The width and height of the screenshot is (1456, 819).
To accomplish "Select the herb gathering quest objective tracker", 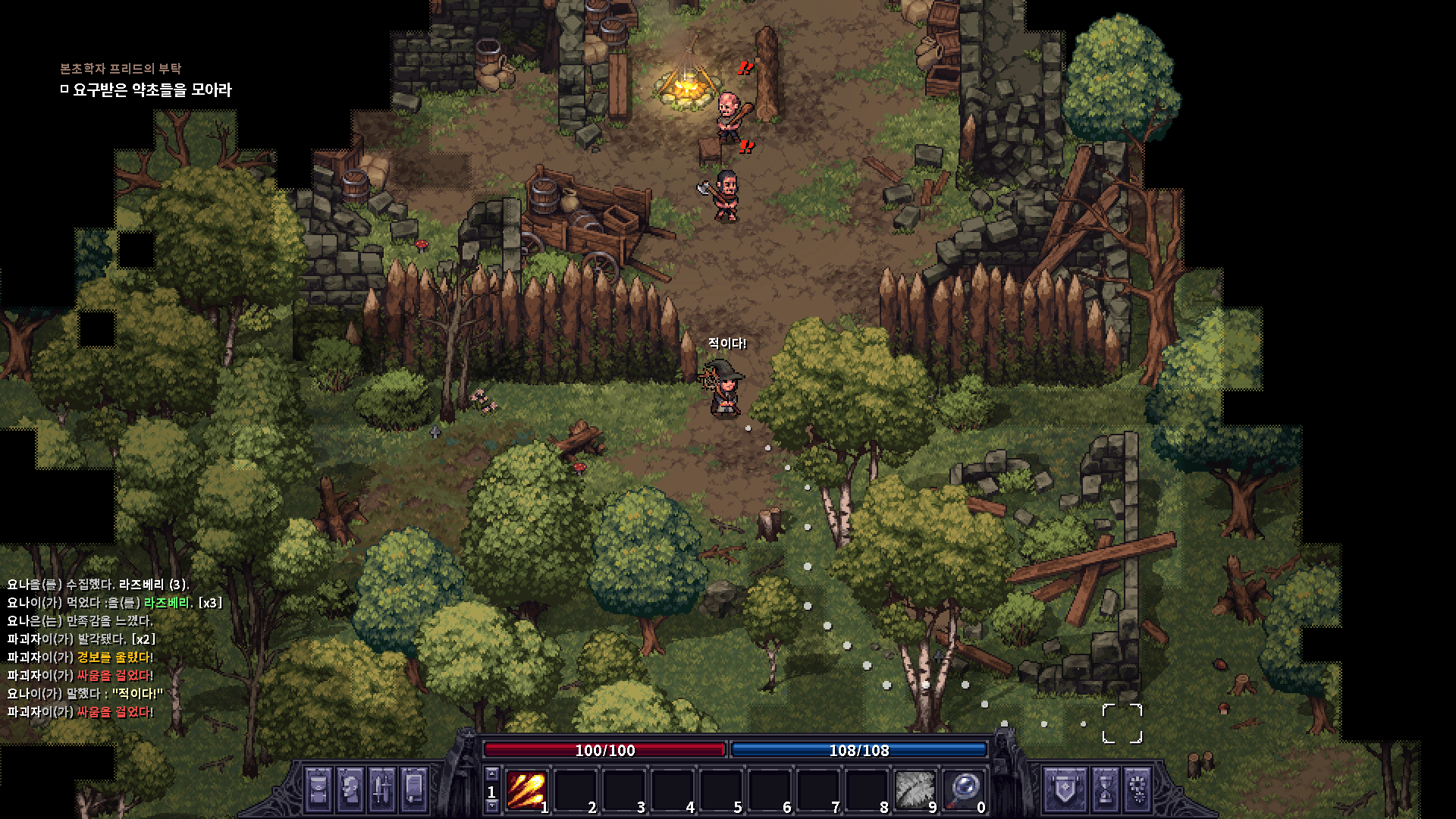I will (x=152, y=90).
